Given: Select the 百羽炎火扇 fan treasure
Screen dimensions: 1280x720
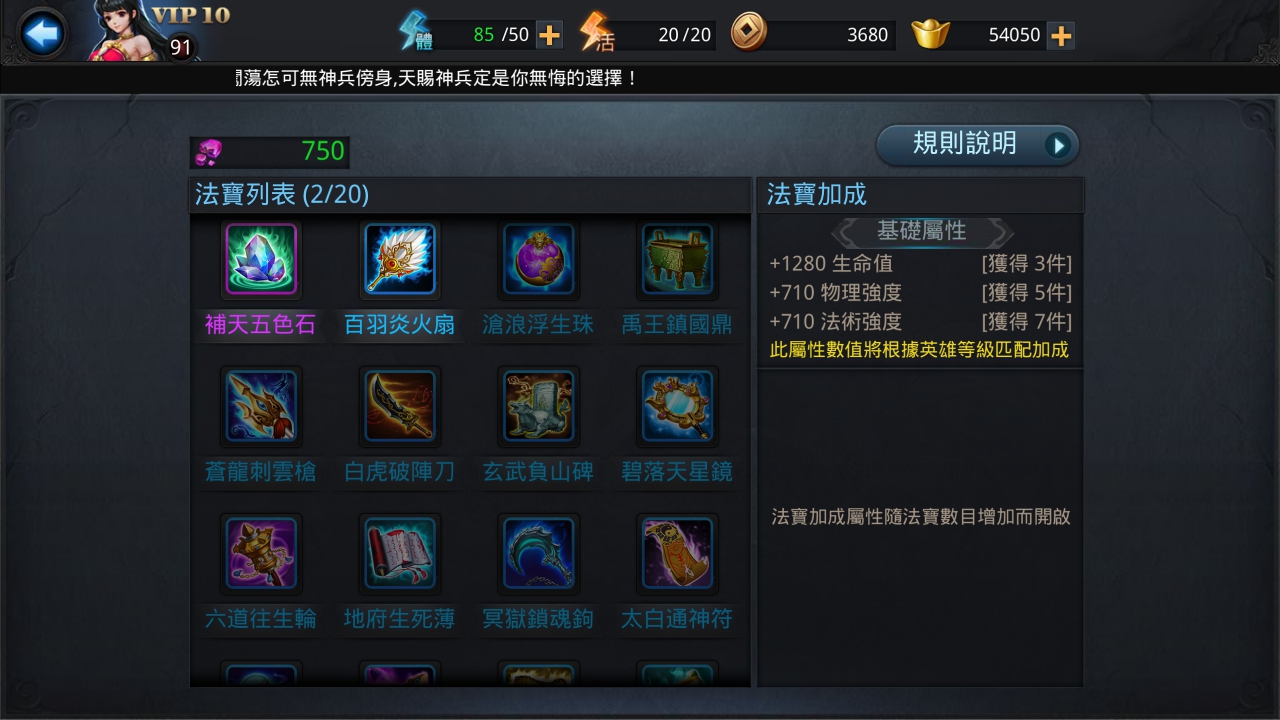Looking at the screenshot, I should point(398,260).
